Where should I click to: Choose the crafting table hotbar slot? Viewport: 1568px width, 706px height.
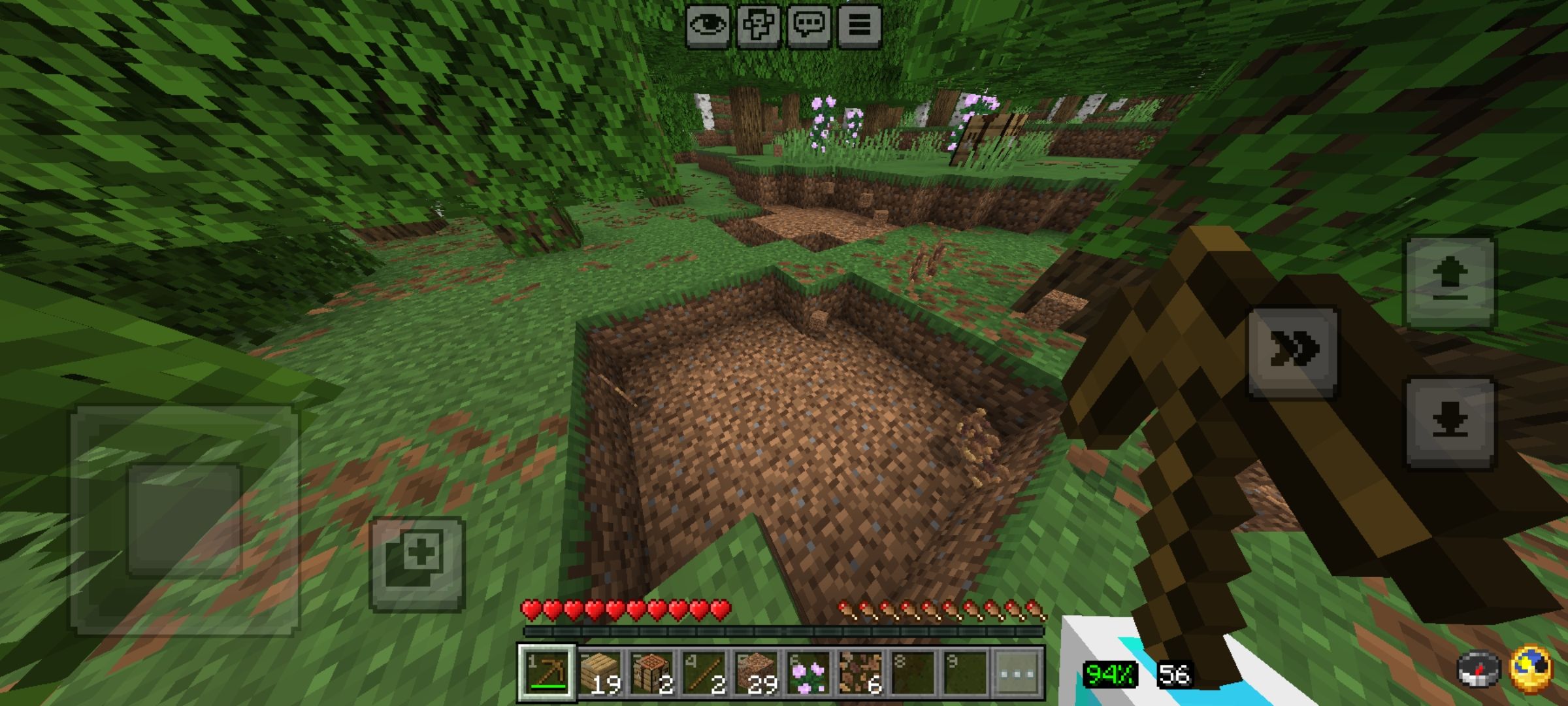[652, 673]
